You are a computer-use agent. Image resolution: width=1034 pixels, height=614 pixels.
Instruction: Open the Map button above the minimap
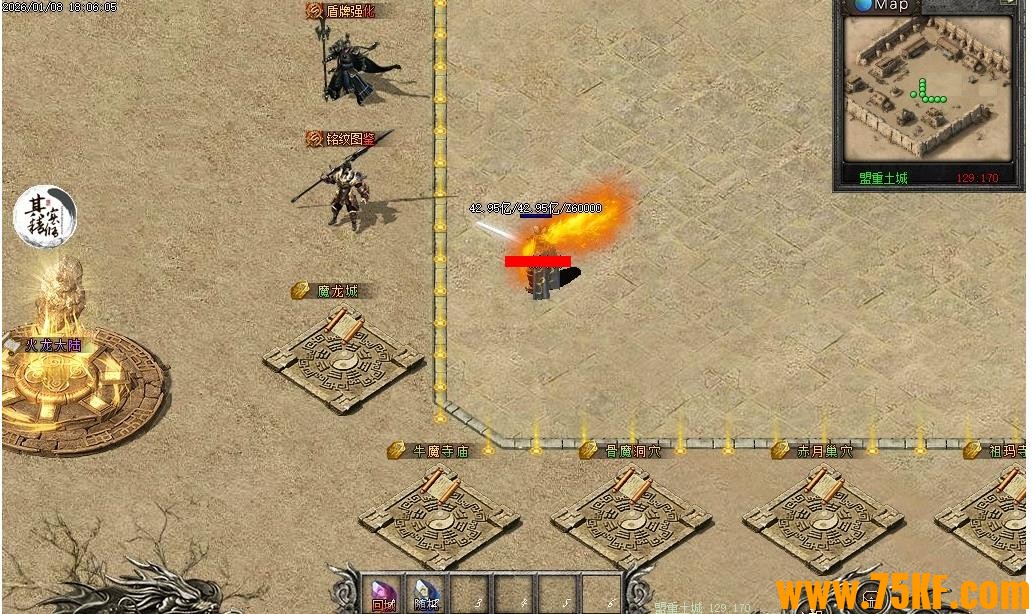[x=881, y=6]
